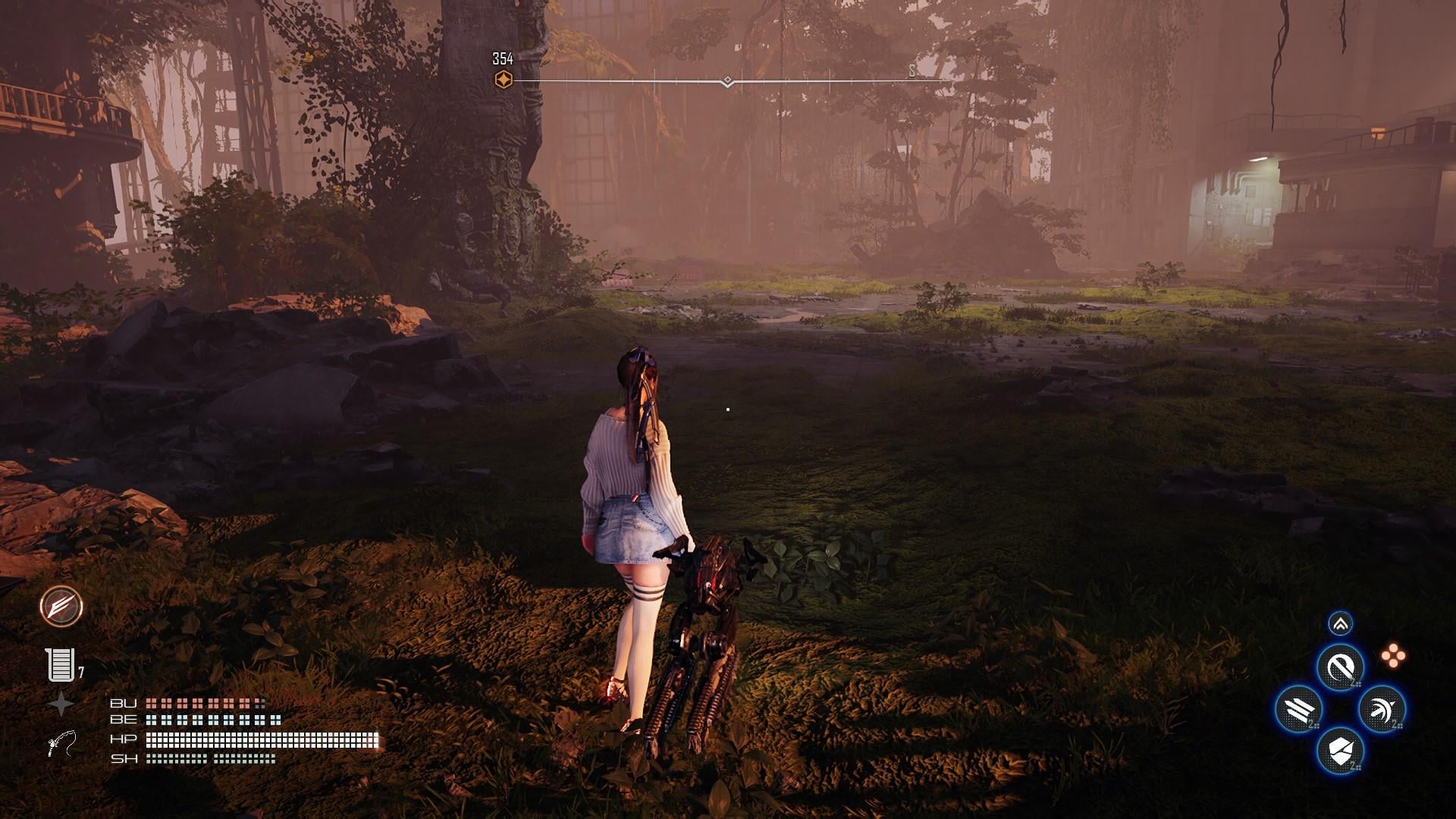Use the canister consumable with count 7
Screen dimensions: 1456x819
click(x=61, y=665)
